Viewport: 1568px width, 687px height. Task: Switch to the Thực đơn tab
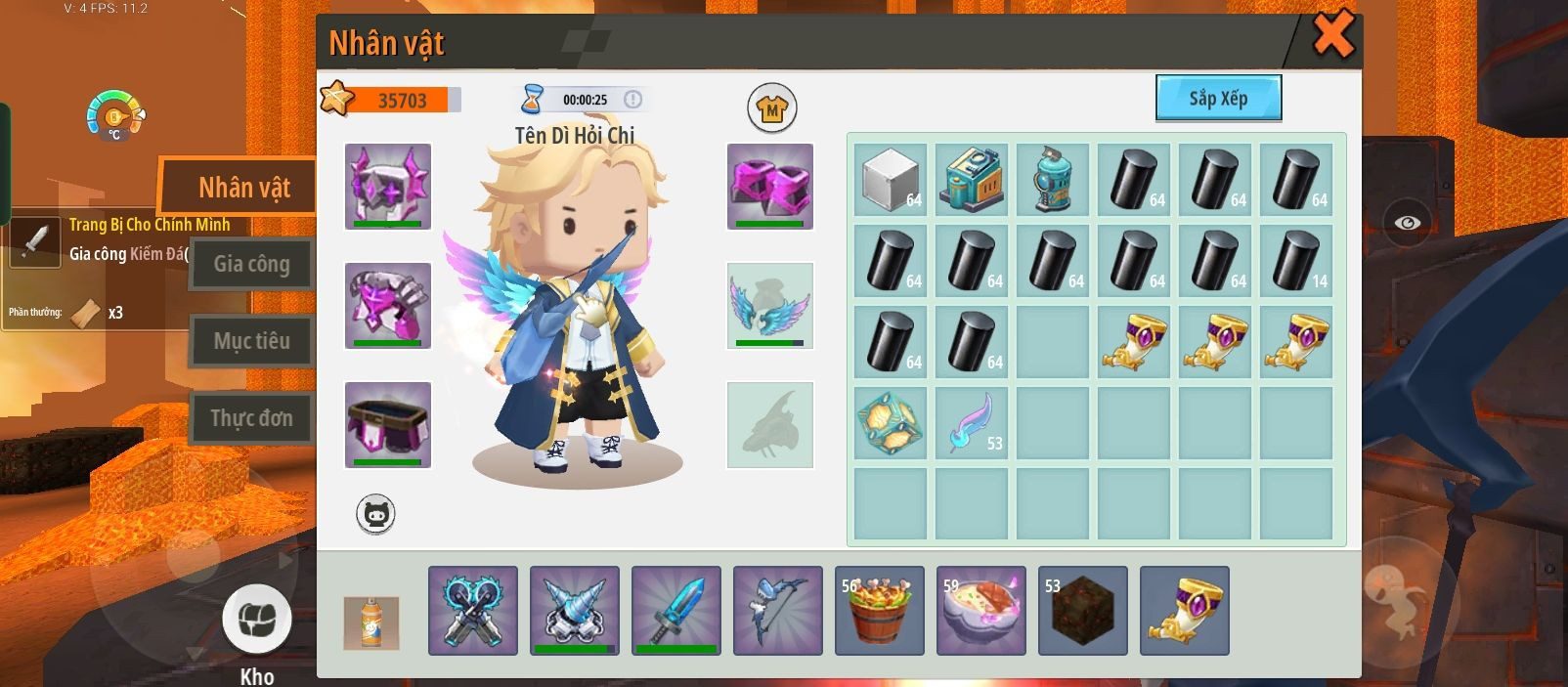pyautogui.click(x=251, y=418)
